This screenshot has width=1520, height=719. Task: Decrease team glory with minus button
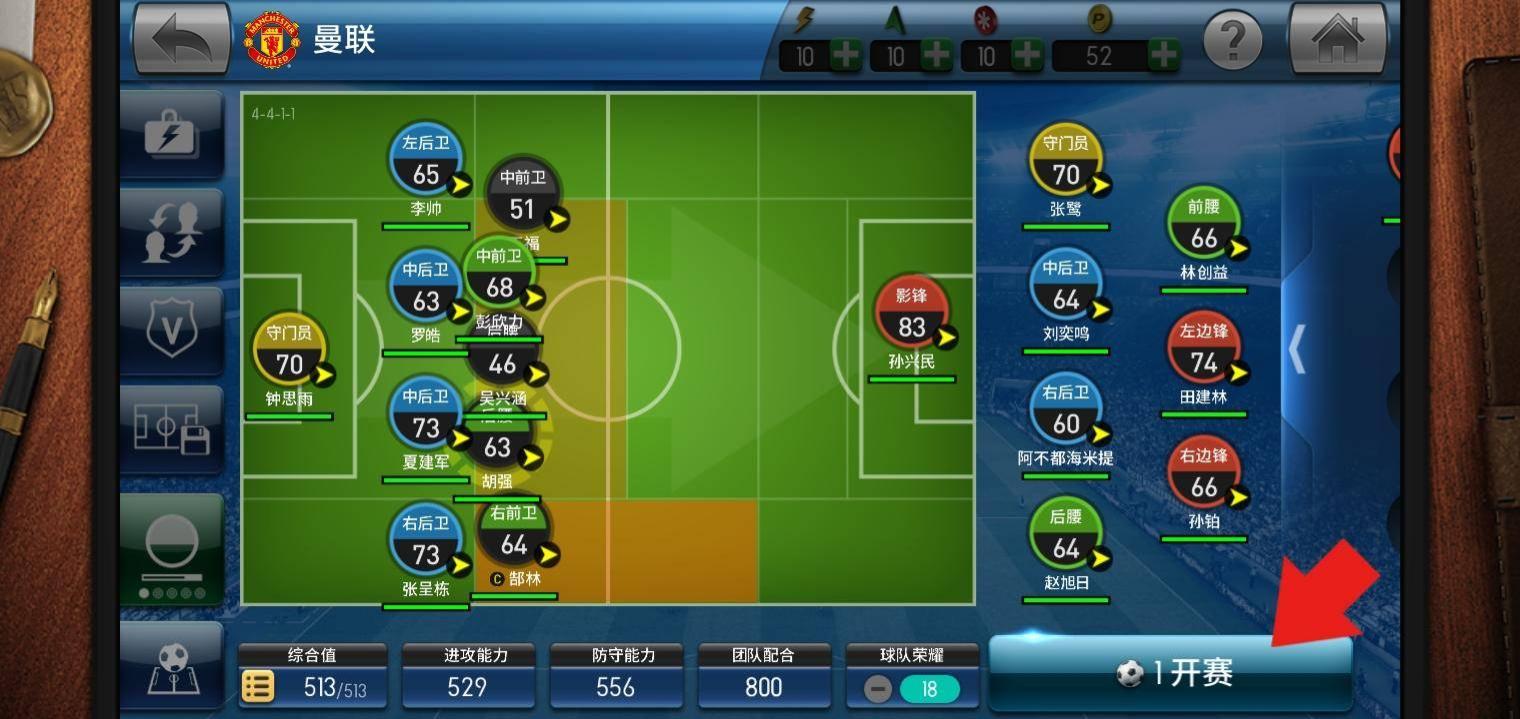click(877, 689)
